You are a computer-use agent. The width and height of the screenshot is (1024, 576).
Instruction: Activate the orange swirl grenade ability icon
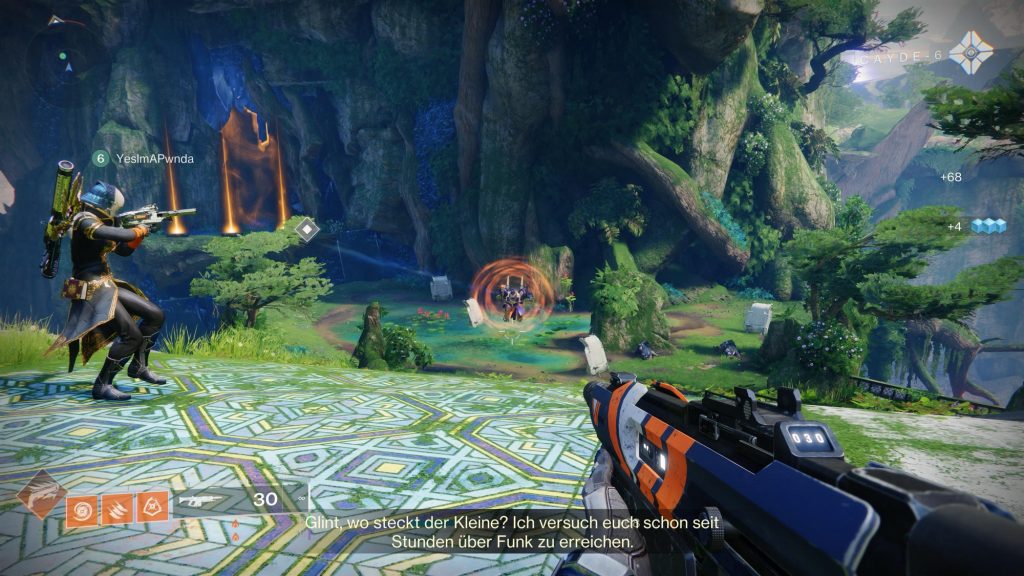tap(82, 507)
